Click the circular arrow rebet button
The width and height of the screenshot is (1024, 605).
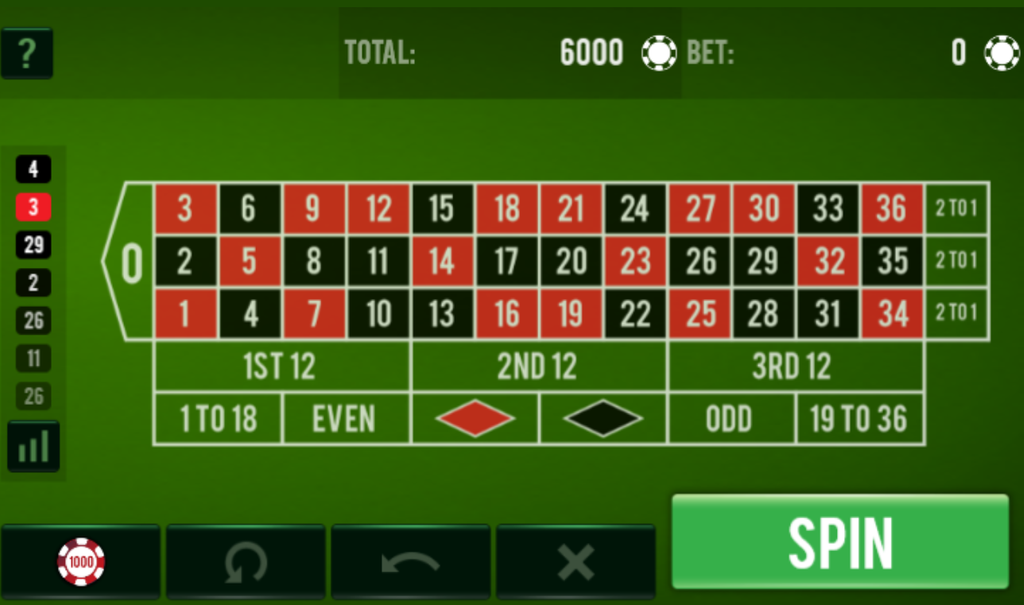pyautogui.click(x=245, y=562)
